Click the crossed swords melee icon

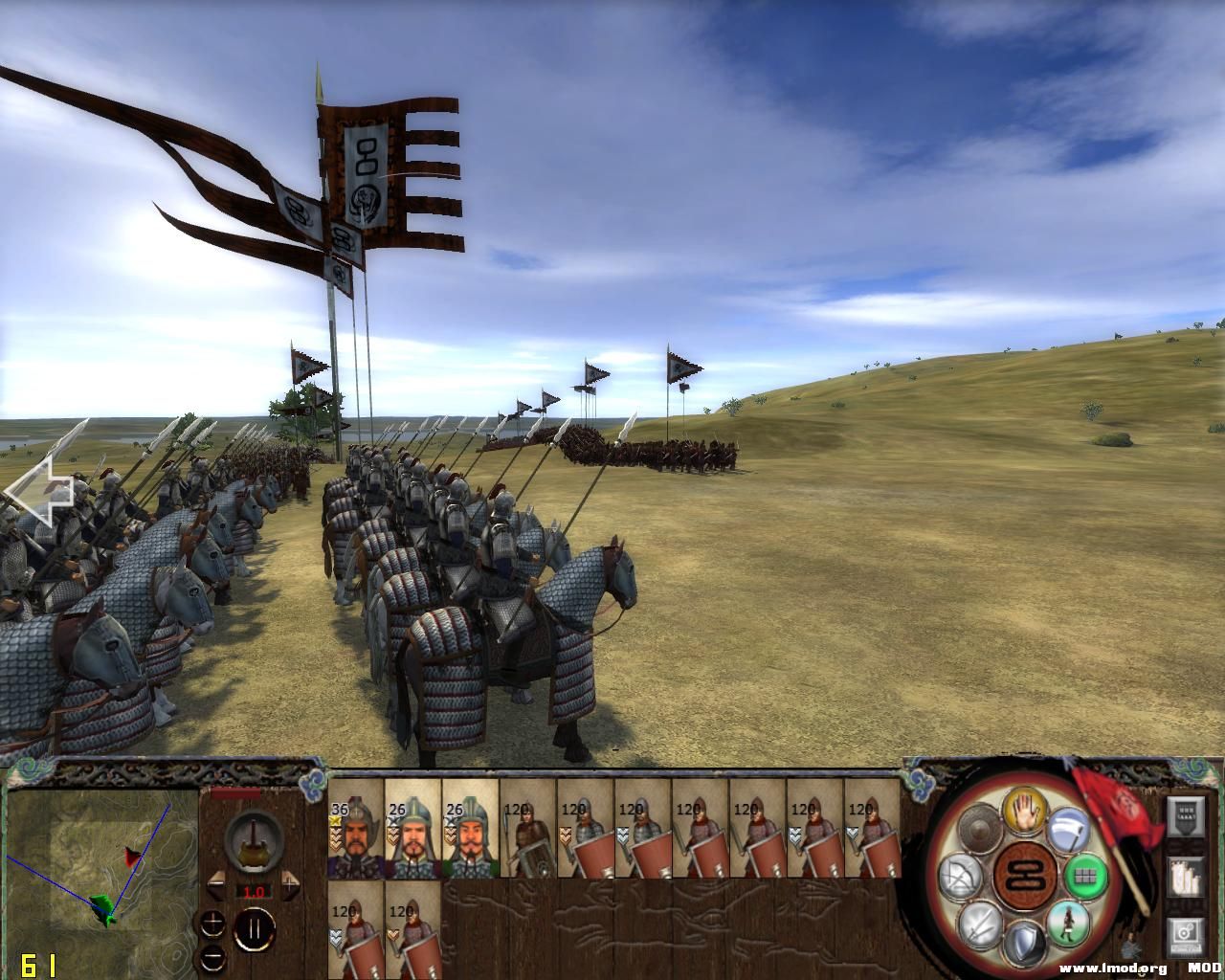(x=982, y=924)
